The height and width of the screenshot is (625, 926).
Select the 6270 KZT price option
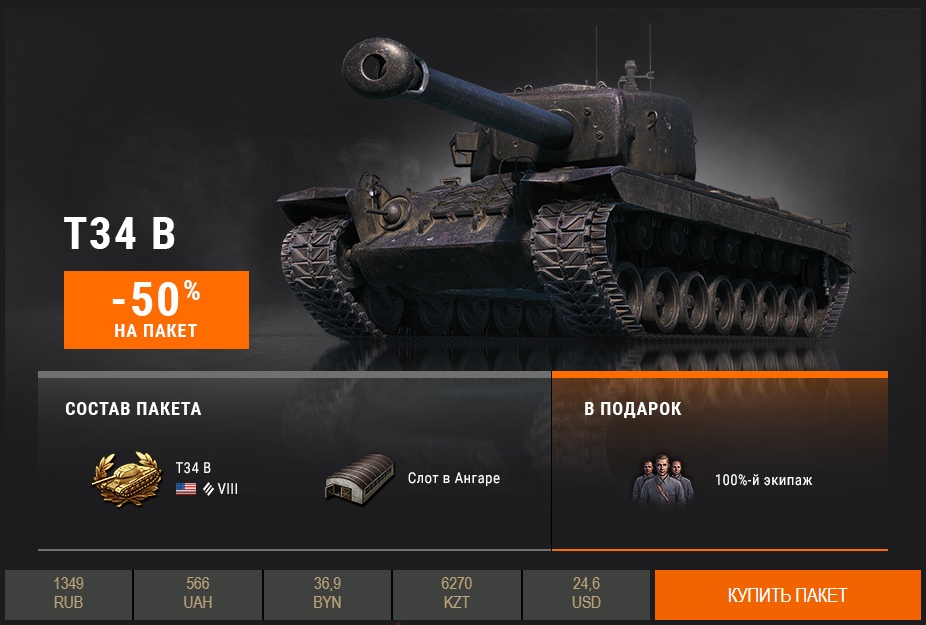pyautogui.click(x=456, y=594)
